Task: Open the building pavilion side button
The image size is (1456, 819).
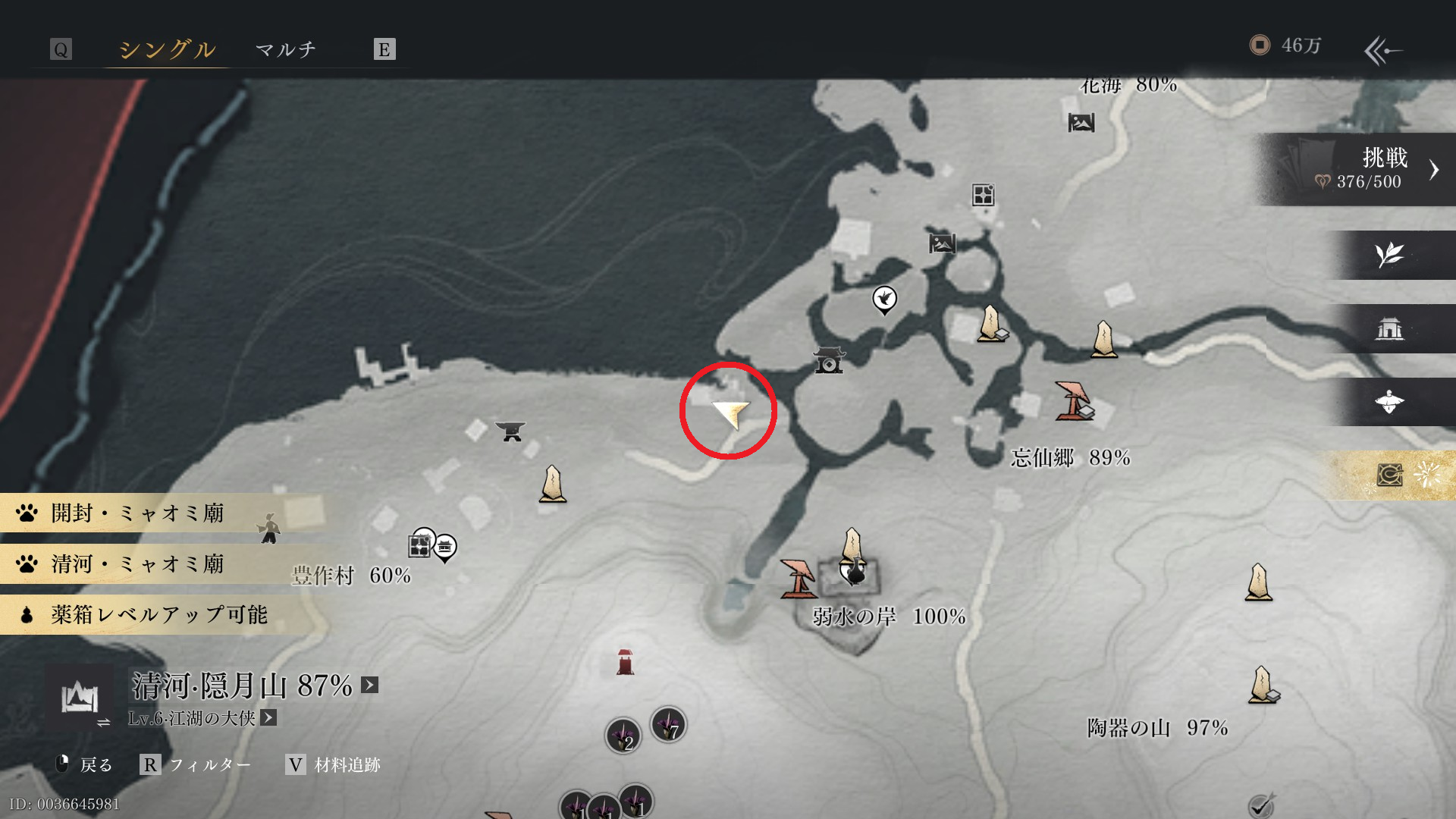Action: (x=1389, y=328)
